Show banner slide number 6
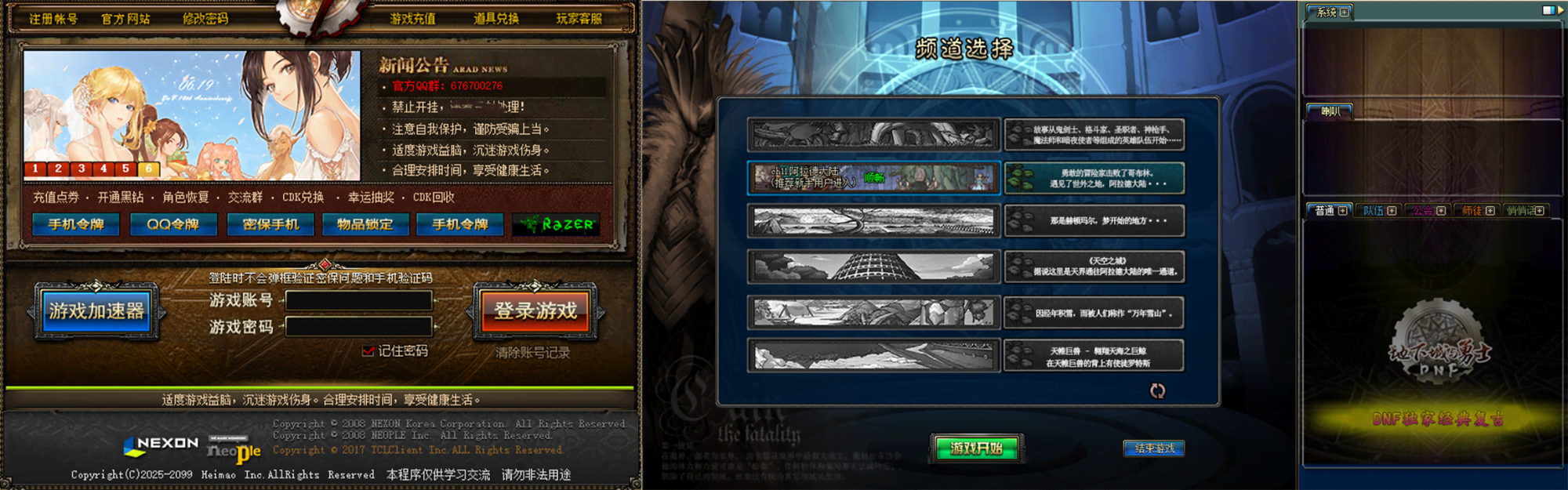The height and width of the screenshot is (490, 1568). point(148,169)
